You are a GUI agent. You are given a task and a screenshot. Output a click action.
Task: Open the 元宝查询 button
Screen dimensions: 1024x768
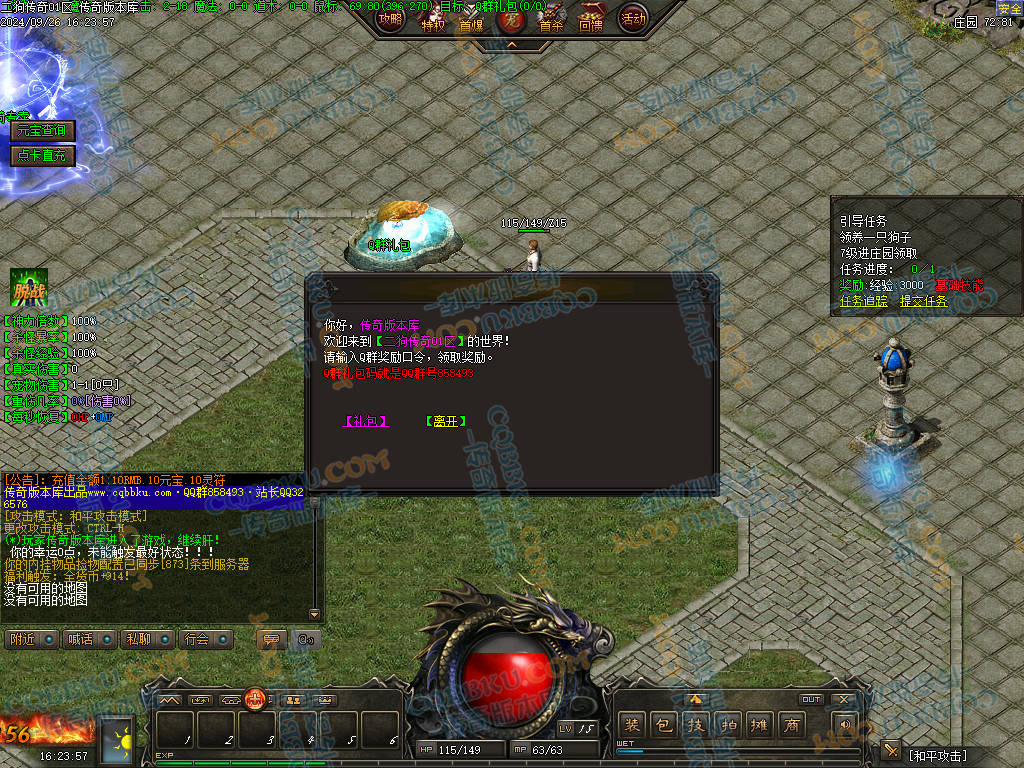click(42, 131)
